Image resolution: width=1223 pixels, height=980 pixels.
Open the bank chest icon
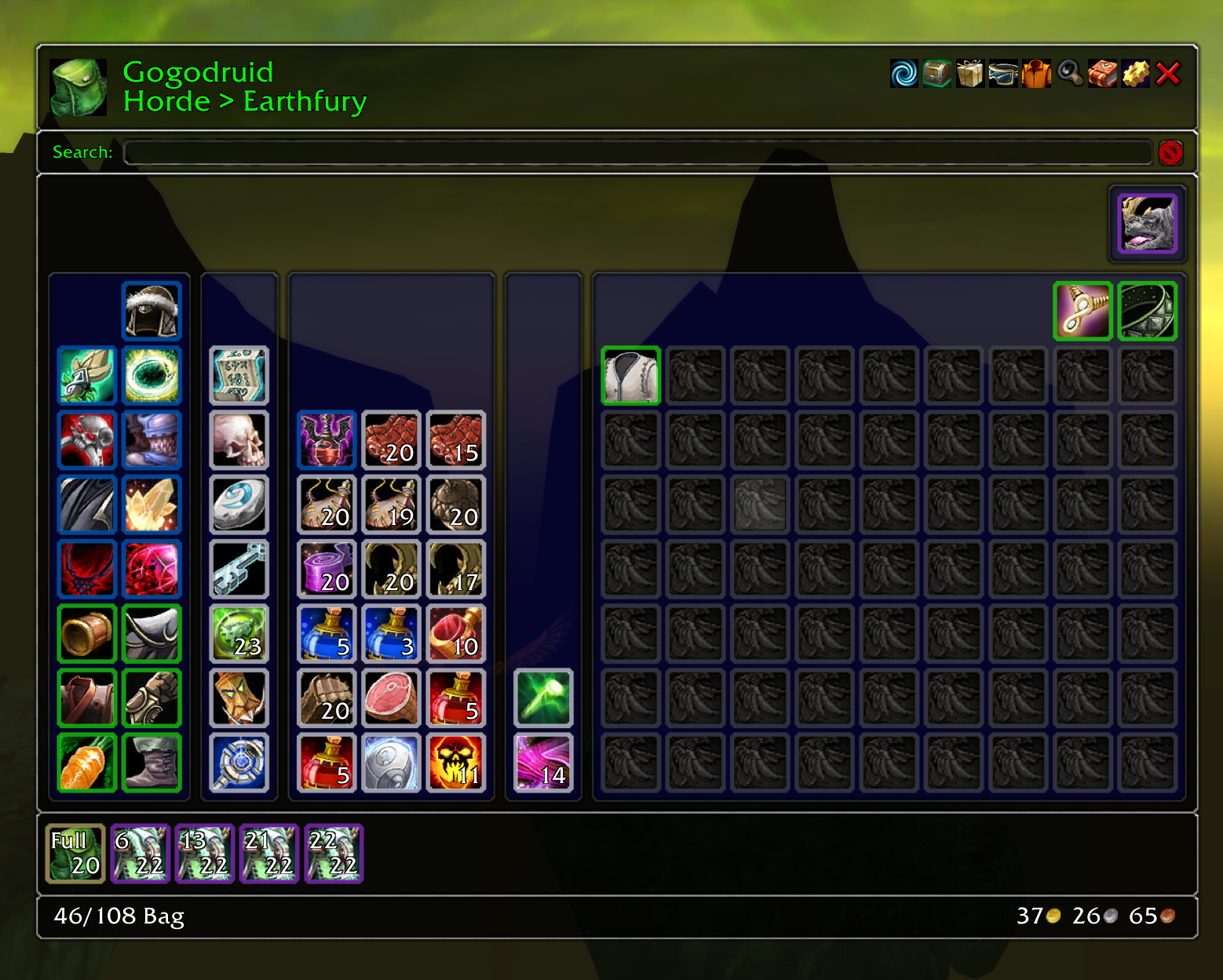coord(936,74)
